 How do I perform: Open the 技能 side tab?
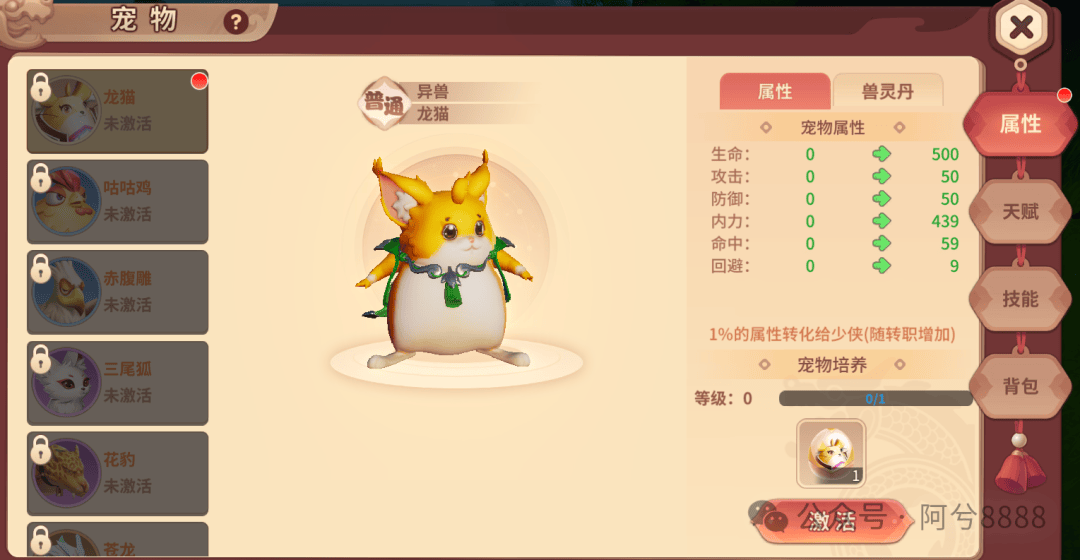[x=1020, y=299]
